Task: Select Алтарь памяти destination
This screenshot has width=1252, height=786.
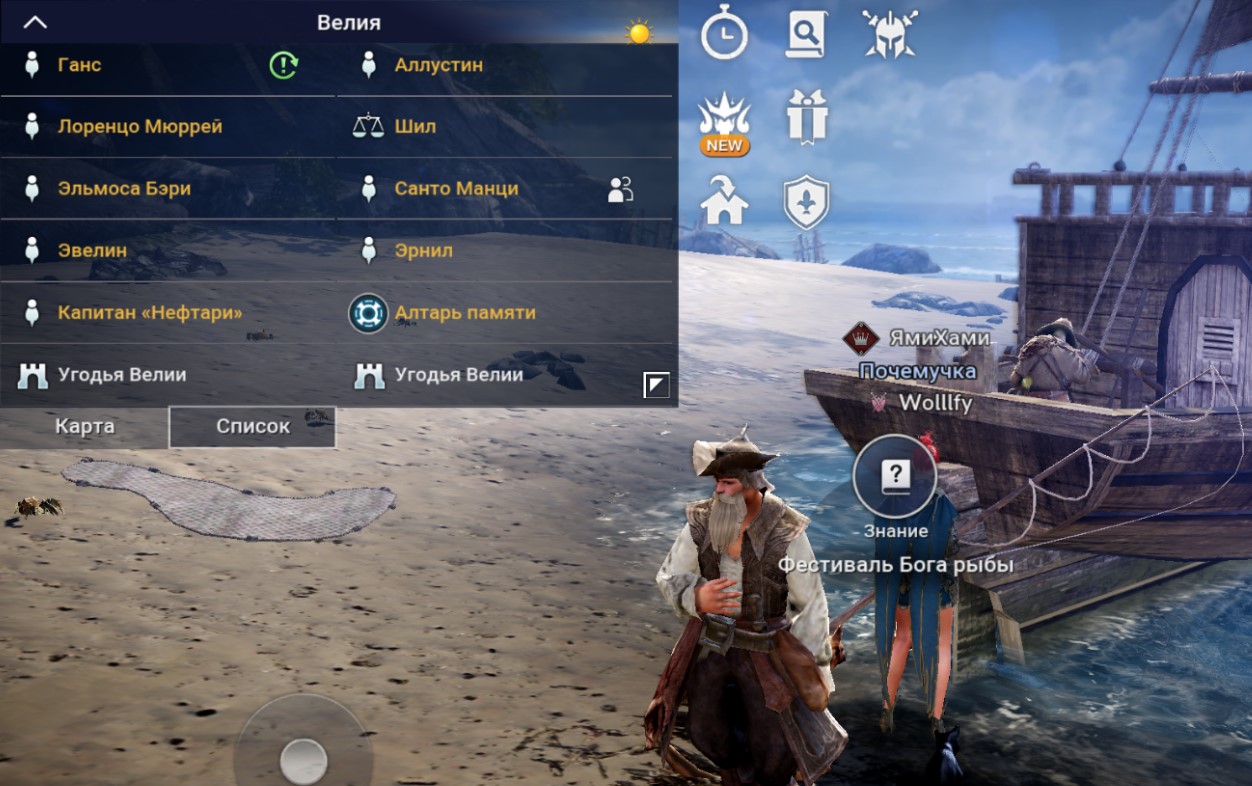Action: (x=464, y=312)
